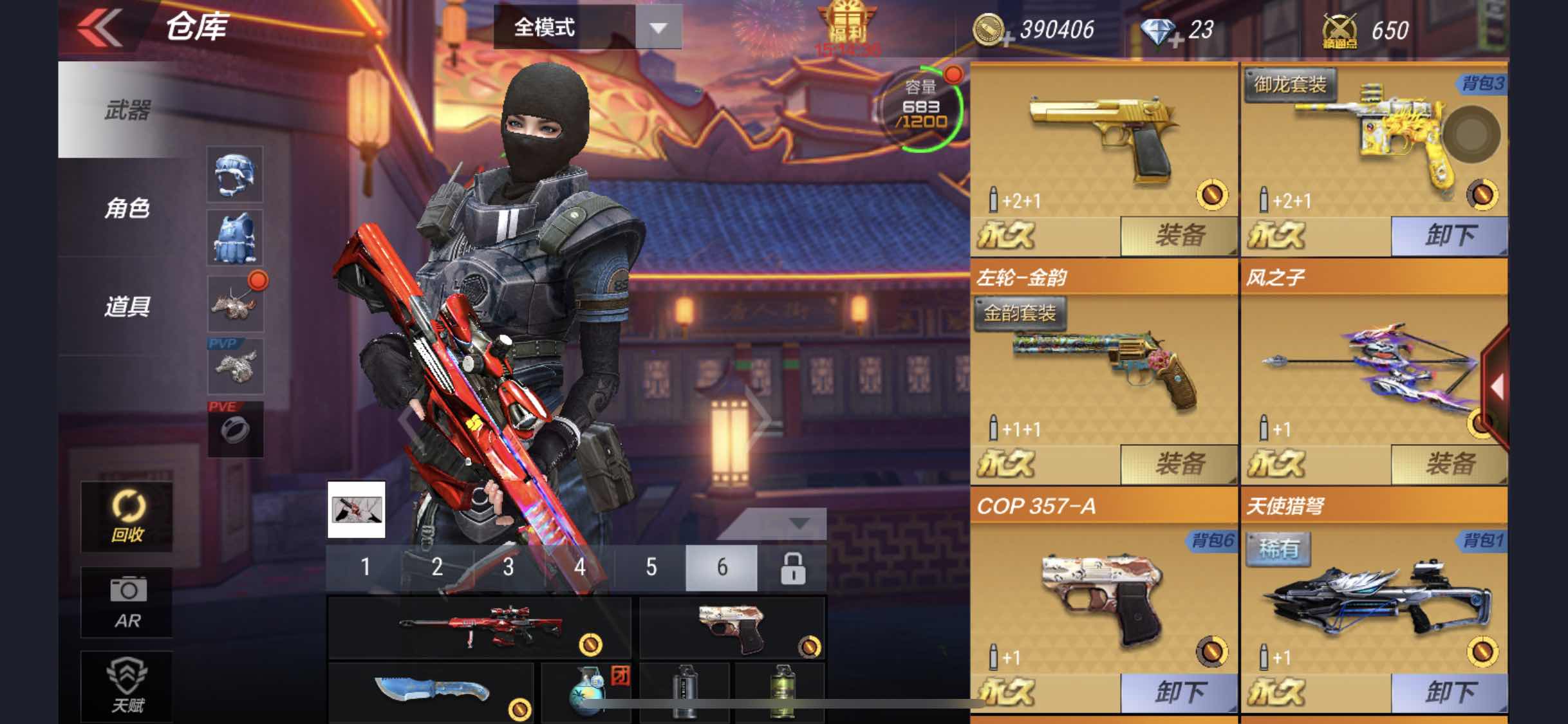Viewport: 1568px width, 724px height.
Task: Open the 天赋 talent panel
Action: (x=126, y=685)
